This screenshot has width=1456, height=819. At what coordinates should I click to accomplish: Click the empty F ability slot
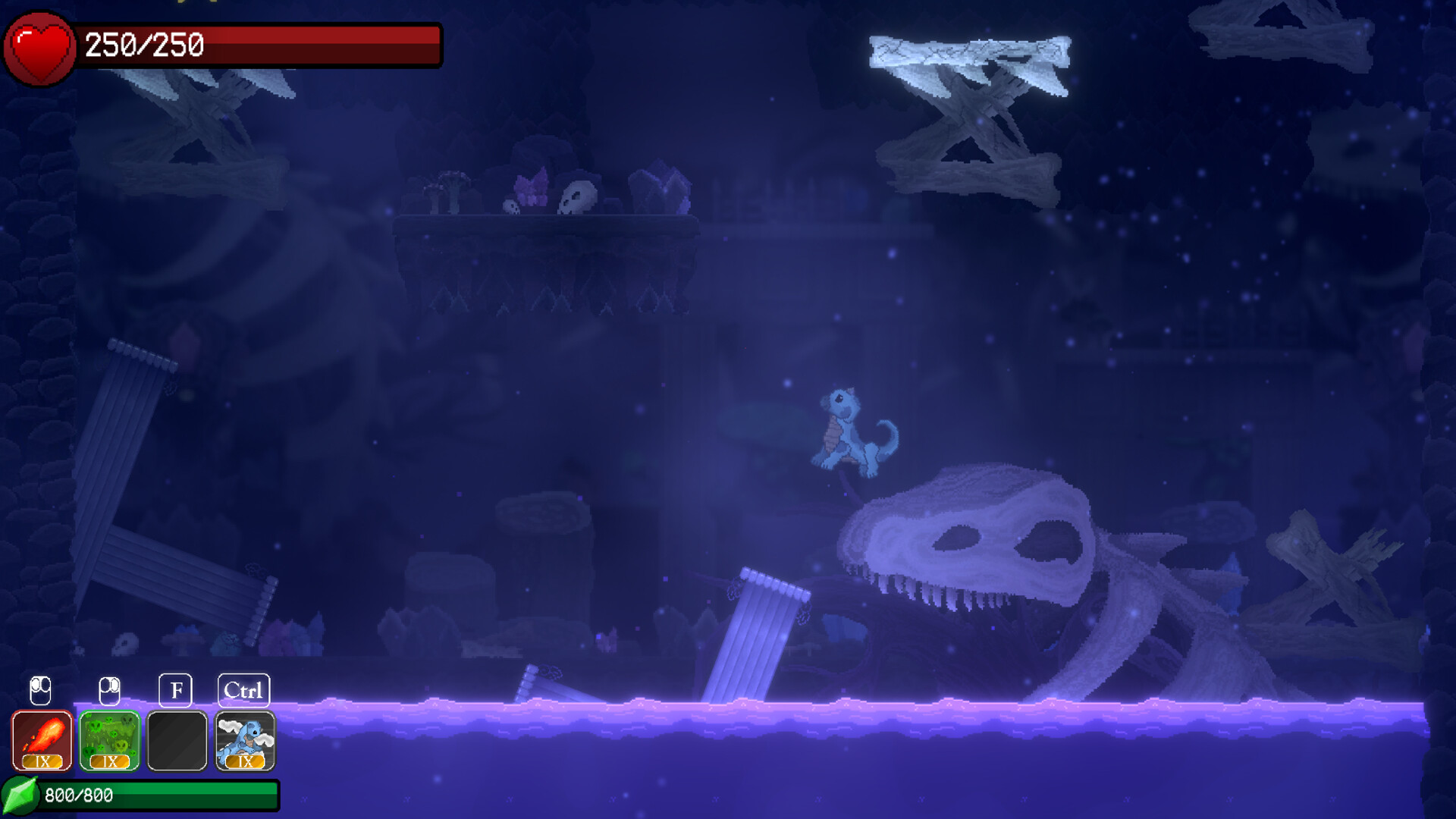click(x=177, y=739)
